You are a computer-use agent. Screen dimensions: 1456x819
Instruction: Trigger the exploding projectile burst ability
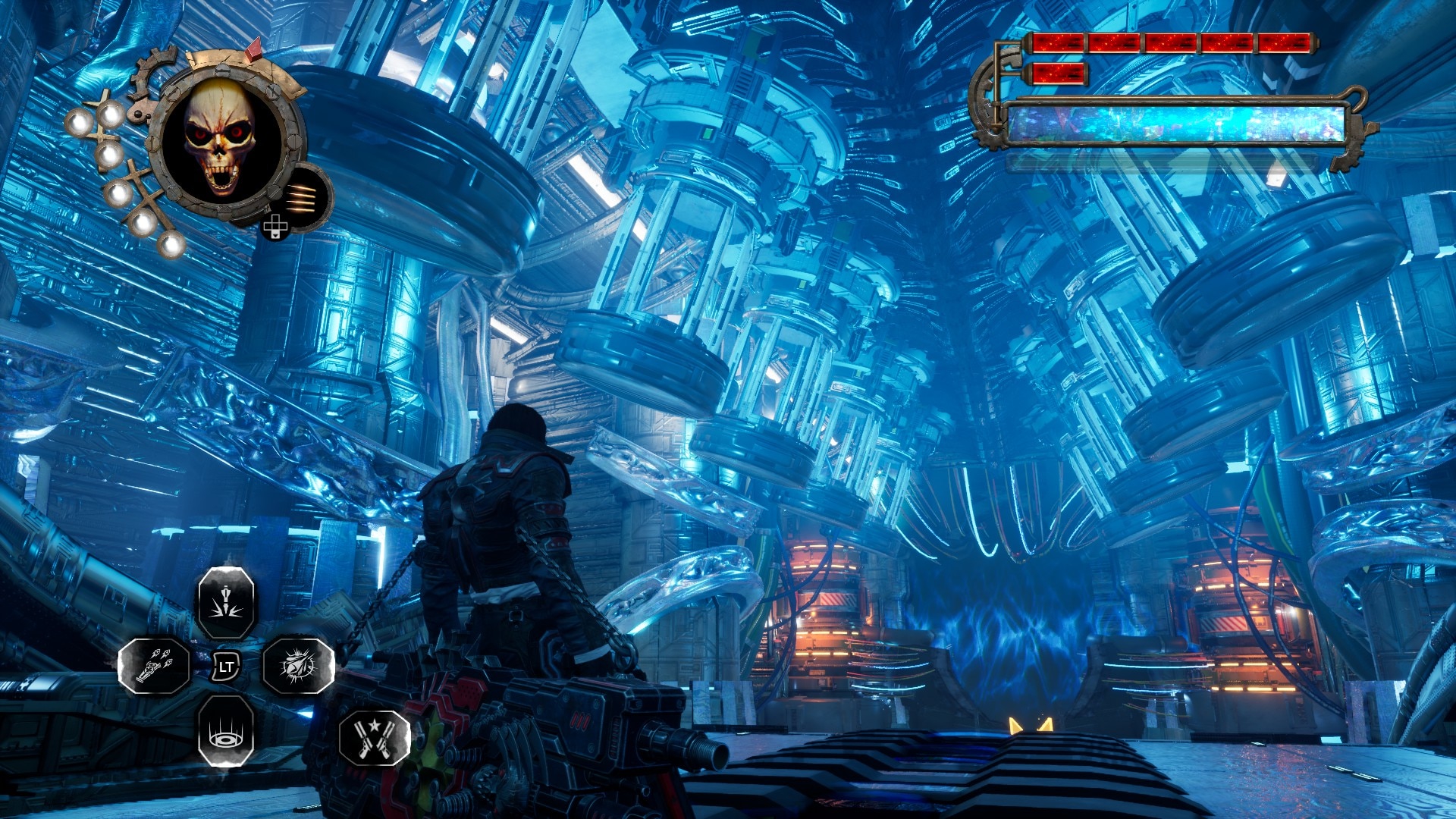(298, 666)
